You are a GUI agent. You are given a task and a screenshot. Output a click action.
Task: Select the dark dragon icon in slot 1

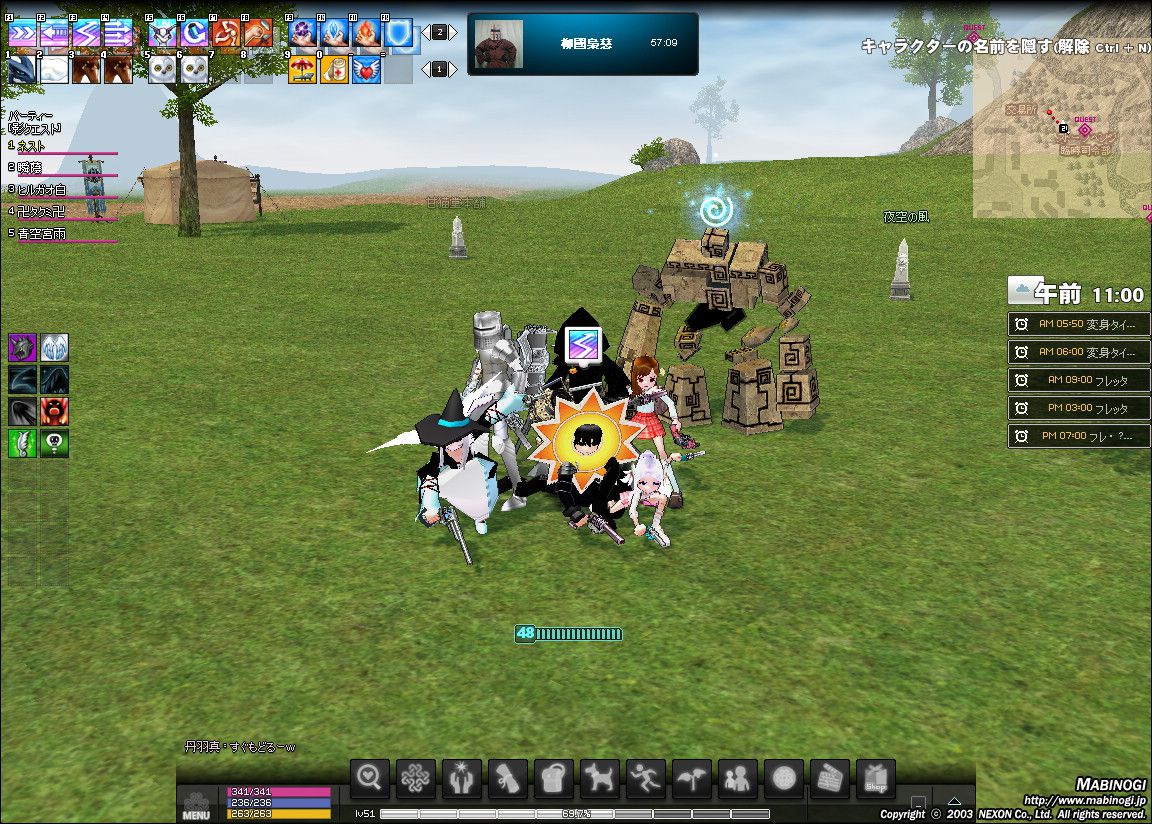[22, 69]
